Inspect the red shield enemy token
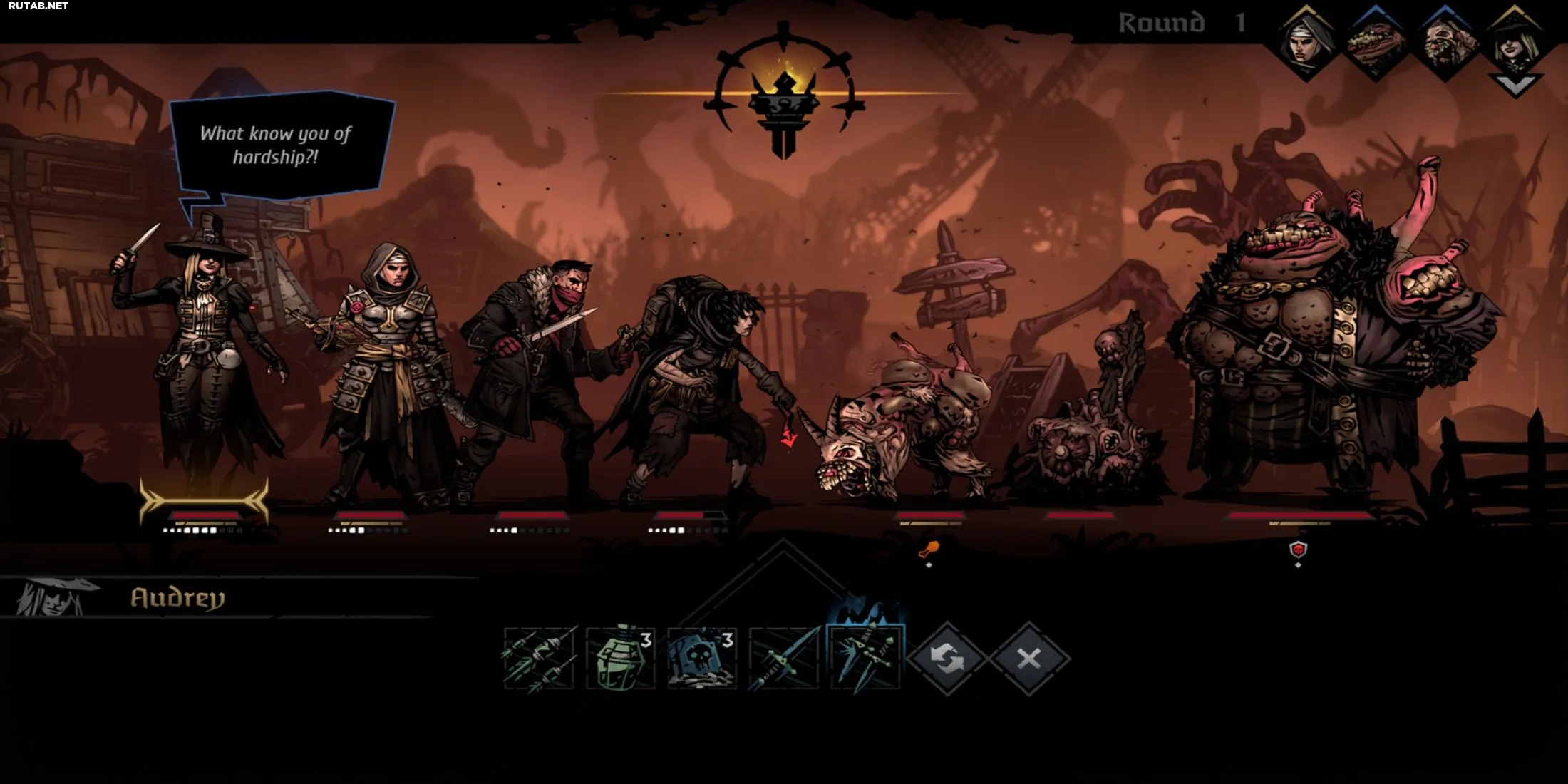1568x784 pixels. (x=1299, y=550)
